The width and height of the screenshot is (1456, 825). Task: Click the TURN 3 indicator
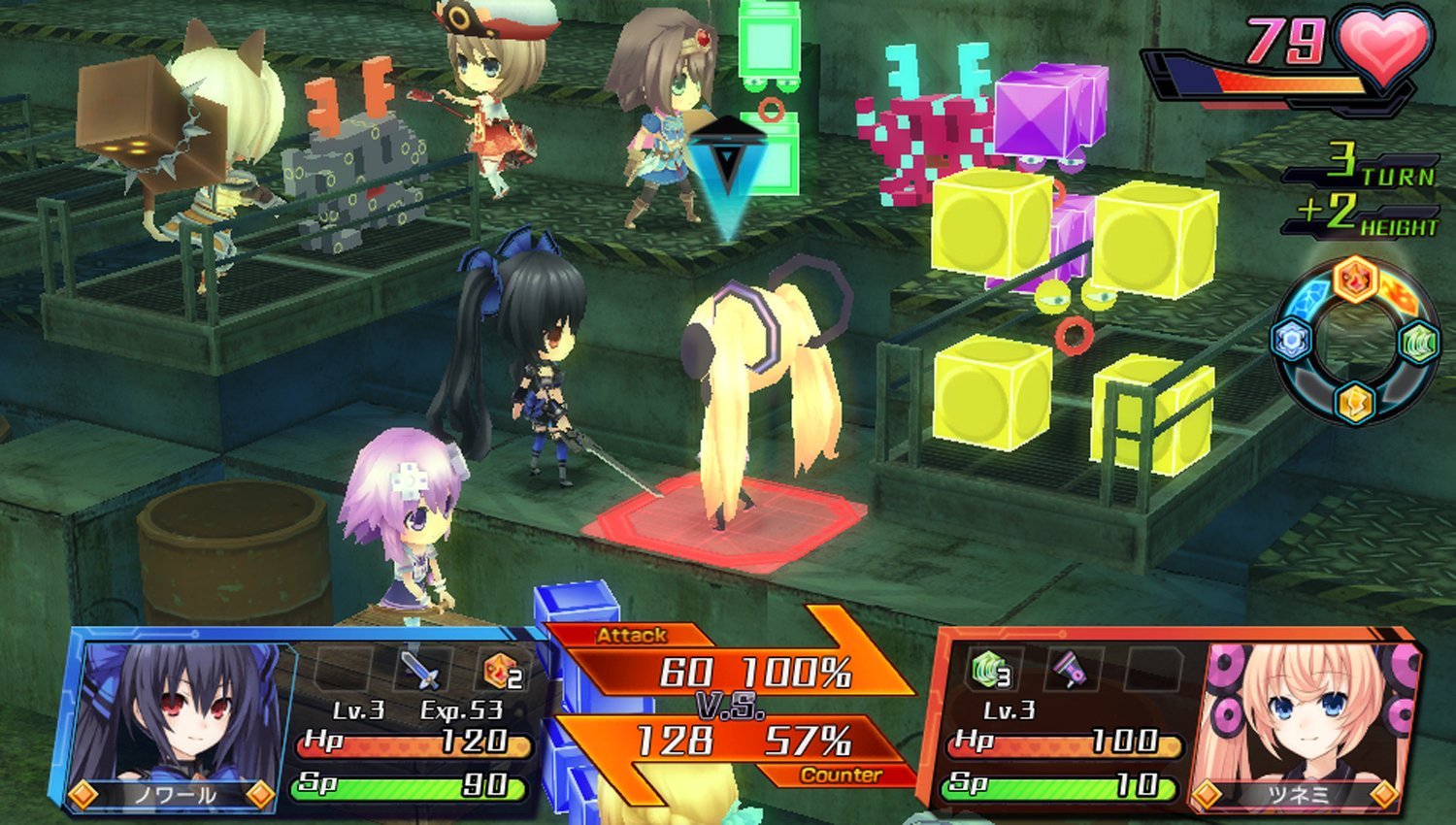(1369, 165)
